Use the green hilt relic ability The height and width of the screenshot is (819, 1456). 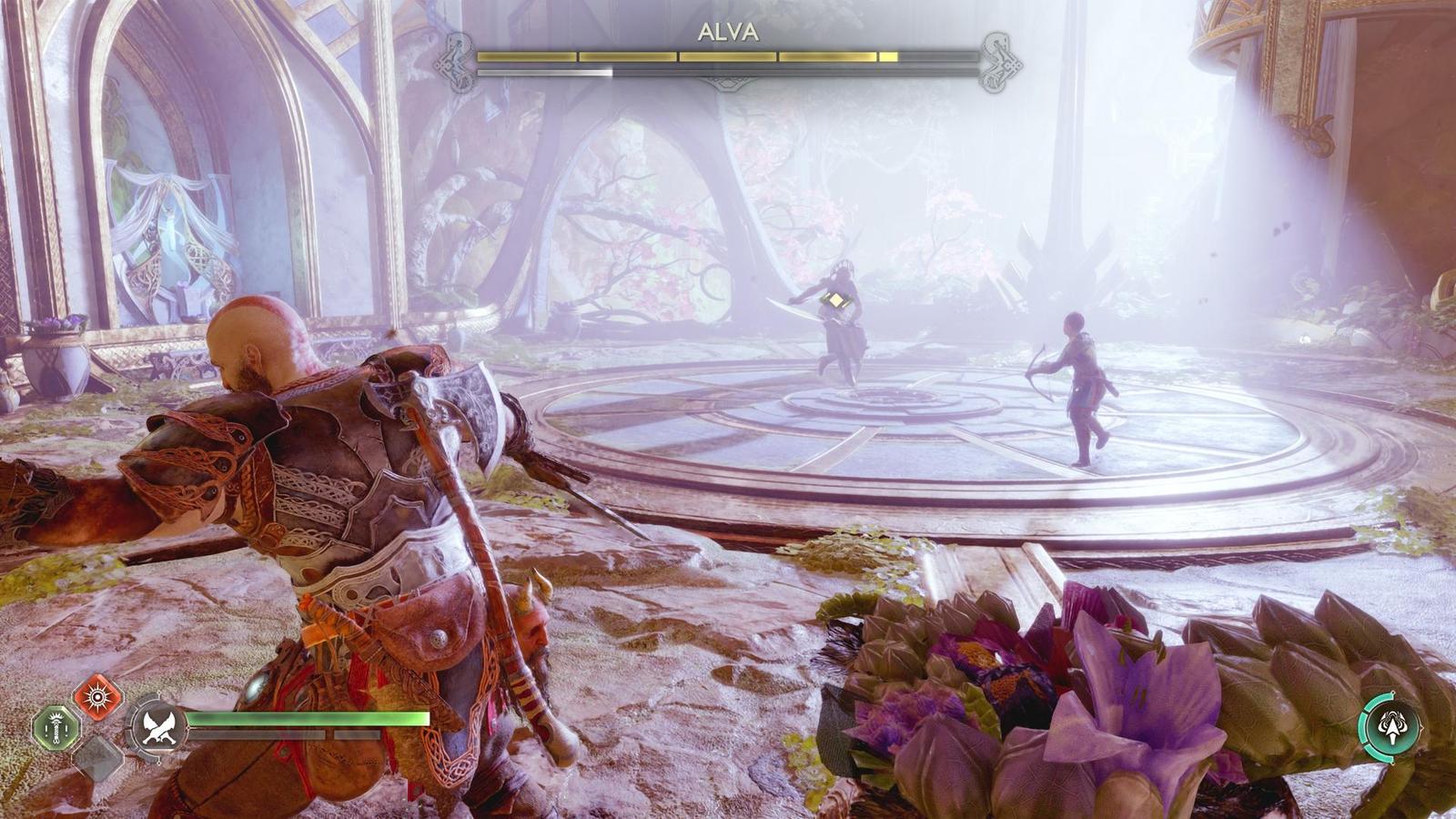tap(56, 728)
